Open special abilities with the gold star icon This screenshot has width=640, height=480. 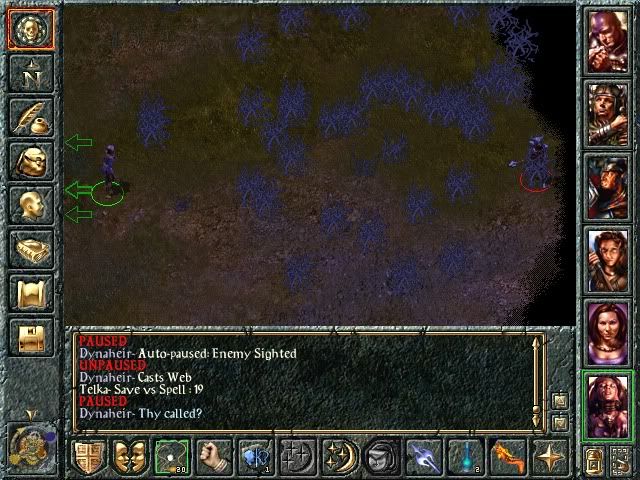(x=549, y=456)
